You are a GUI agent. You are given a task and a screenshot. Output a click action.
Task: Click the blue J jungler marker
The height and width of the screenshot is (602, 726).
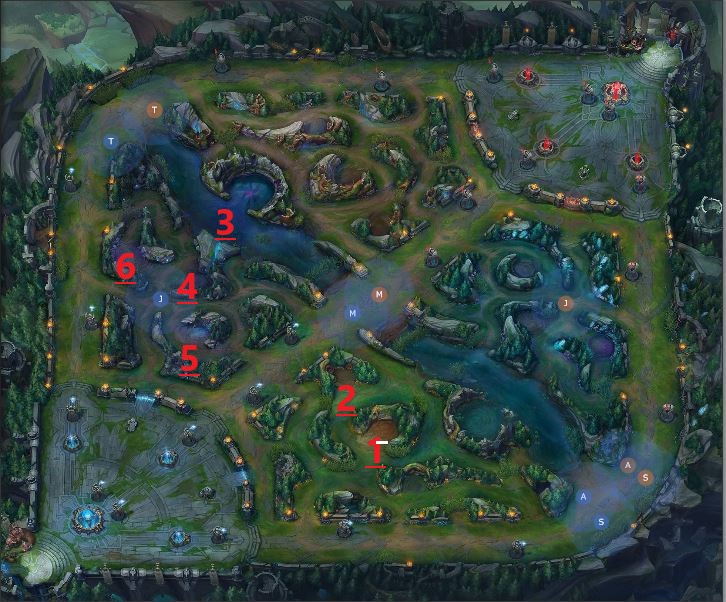[158, 298]
